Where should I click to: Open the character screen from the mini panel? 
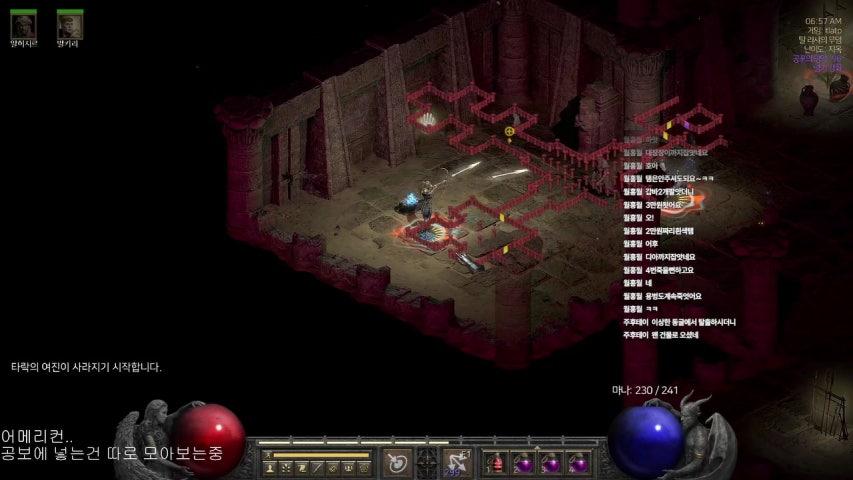(x=270, y=467)
